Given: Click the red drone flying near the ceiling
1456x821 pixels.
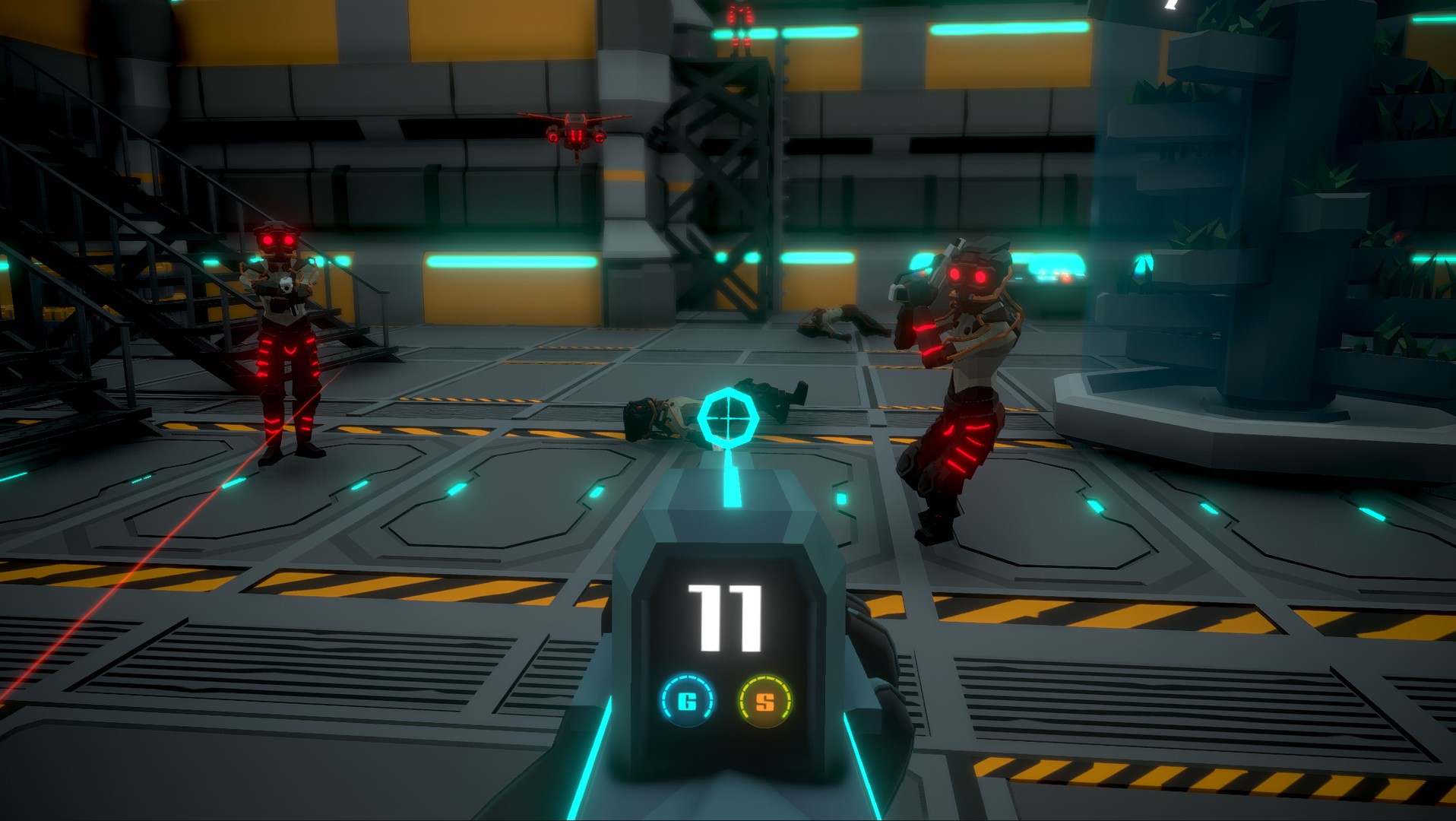Looking at the screenshot, I should click(x=575, y=132).
